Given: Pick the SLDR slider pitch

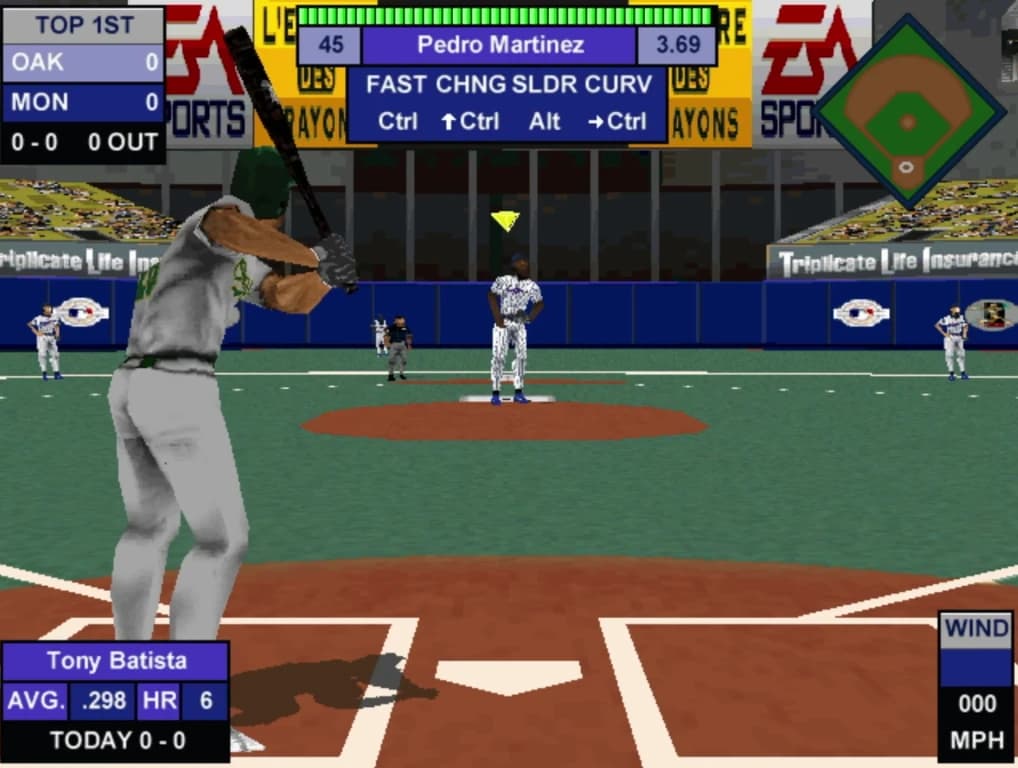Looking at the screenshot, I should pyautogui.click(x=545, y=85).
